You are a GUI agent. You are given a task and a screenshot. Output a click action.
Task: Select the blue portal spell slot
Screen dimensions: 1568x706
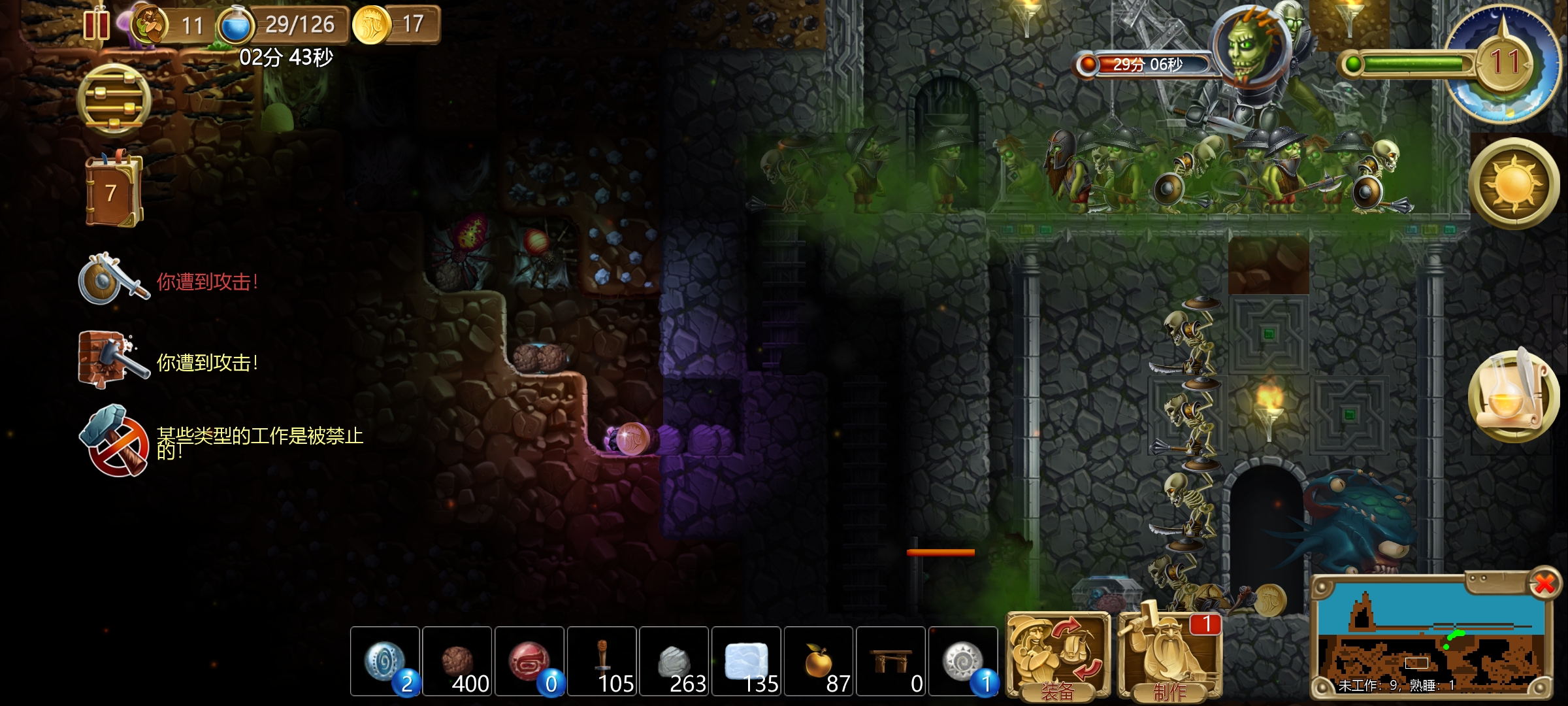385,661
